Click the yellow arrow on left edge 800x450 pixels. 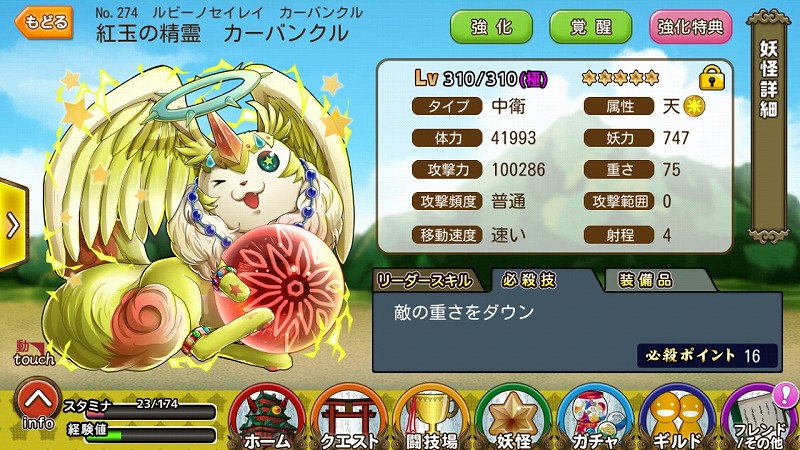pos(12,225)
